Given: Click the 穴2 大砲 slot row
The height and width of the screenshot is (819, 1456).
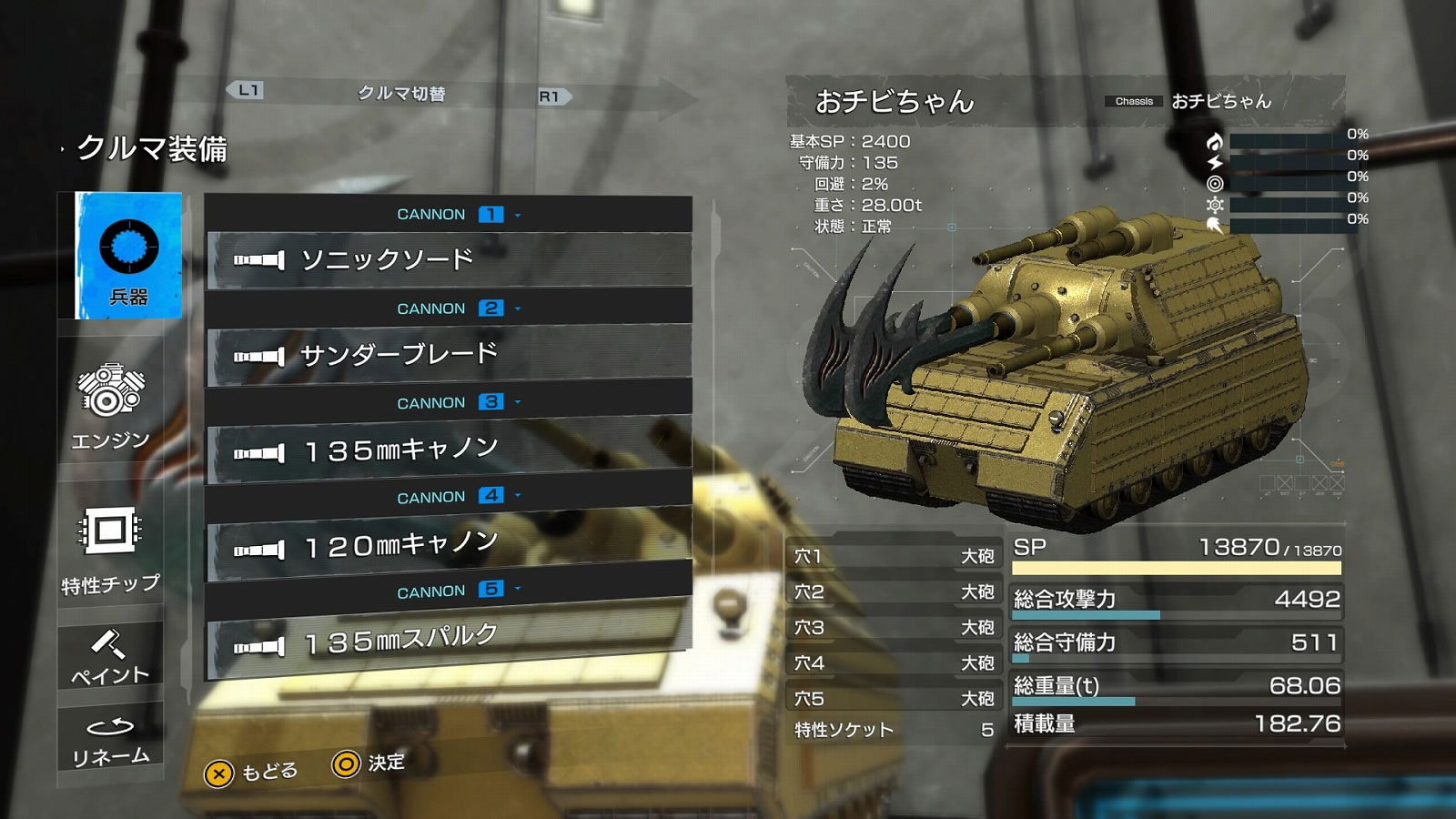Looking at the screenshot, I should [894, 591].
